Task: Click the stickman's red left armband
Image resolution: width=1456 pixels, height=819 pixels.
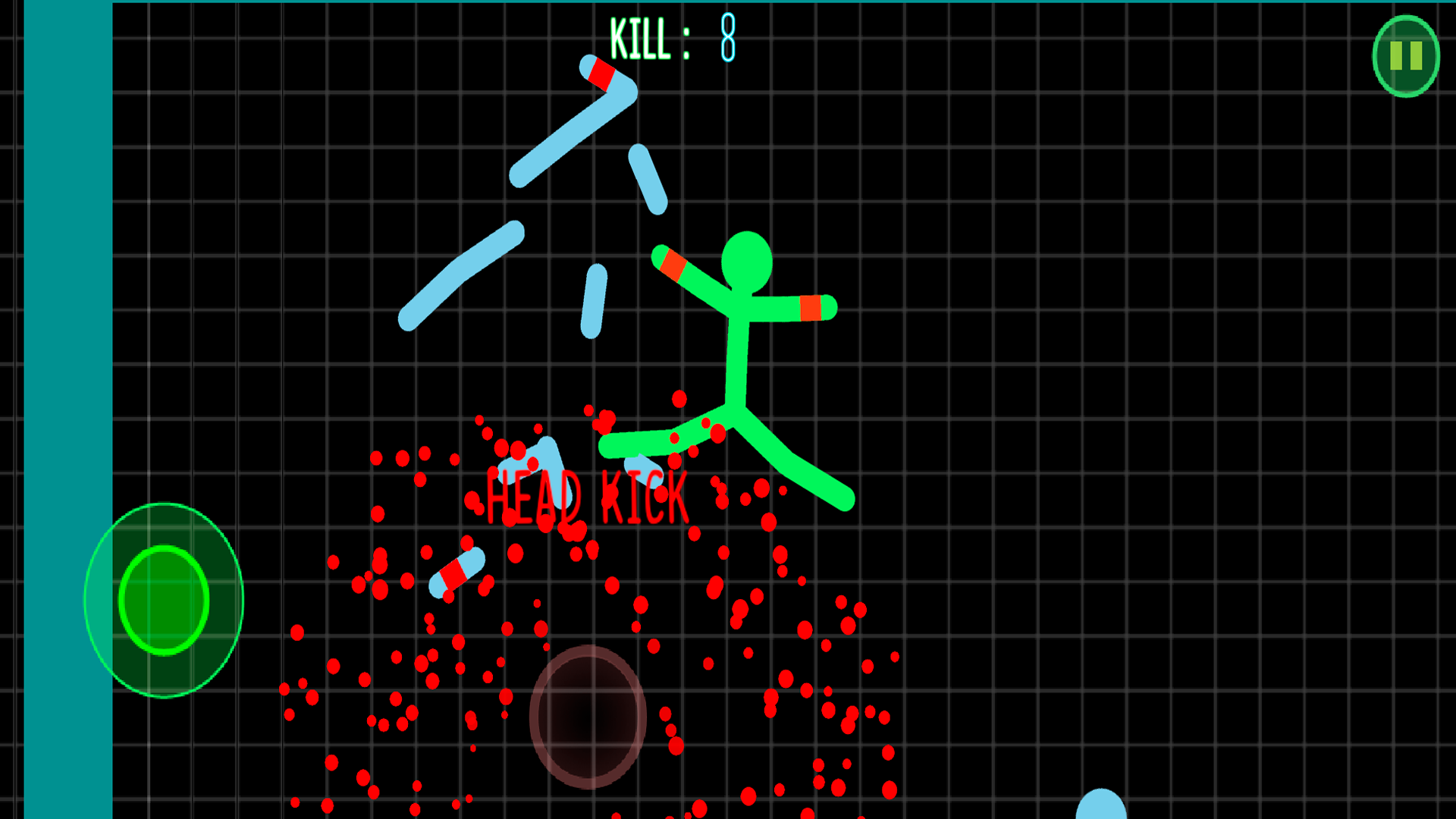Action: point(673,264)
